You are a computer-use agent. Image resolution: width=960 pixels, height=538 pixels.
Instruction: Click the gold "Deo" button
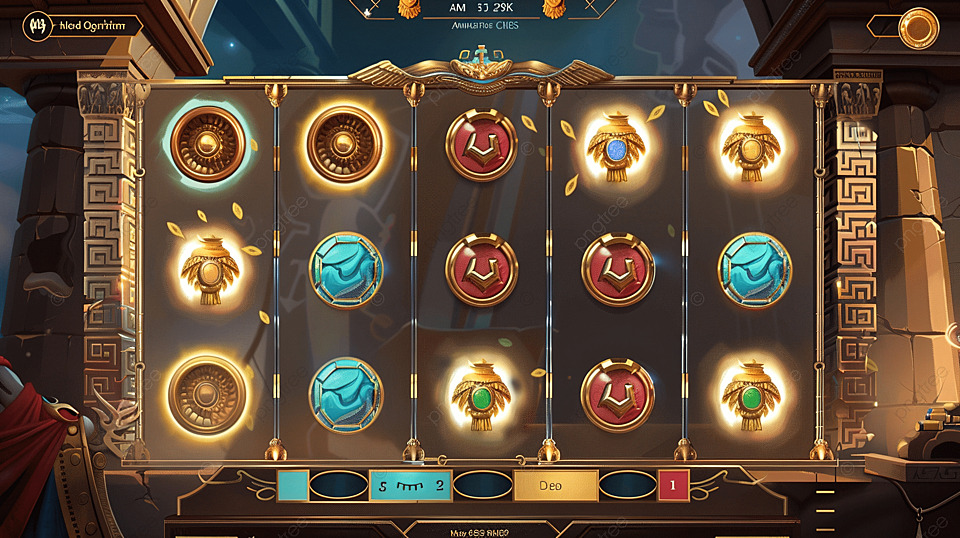click(x=555, y=486)
